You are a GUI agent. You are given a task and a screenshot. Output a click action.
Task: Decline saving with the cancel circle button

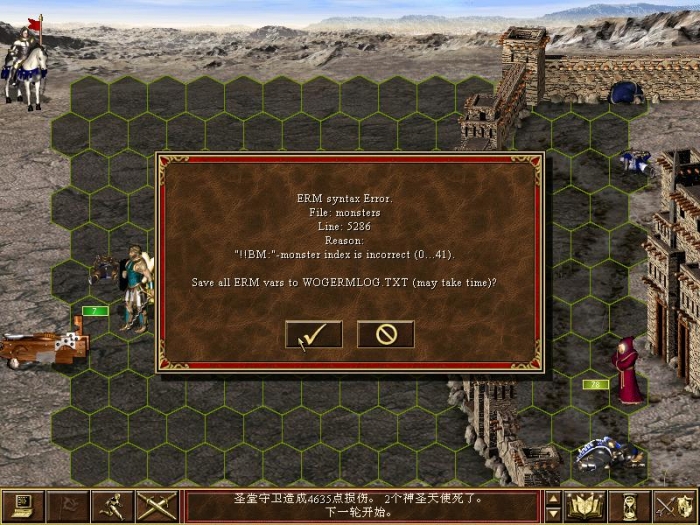(x=386, y=335)
